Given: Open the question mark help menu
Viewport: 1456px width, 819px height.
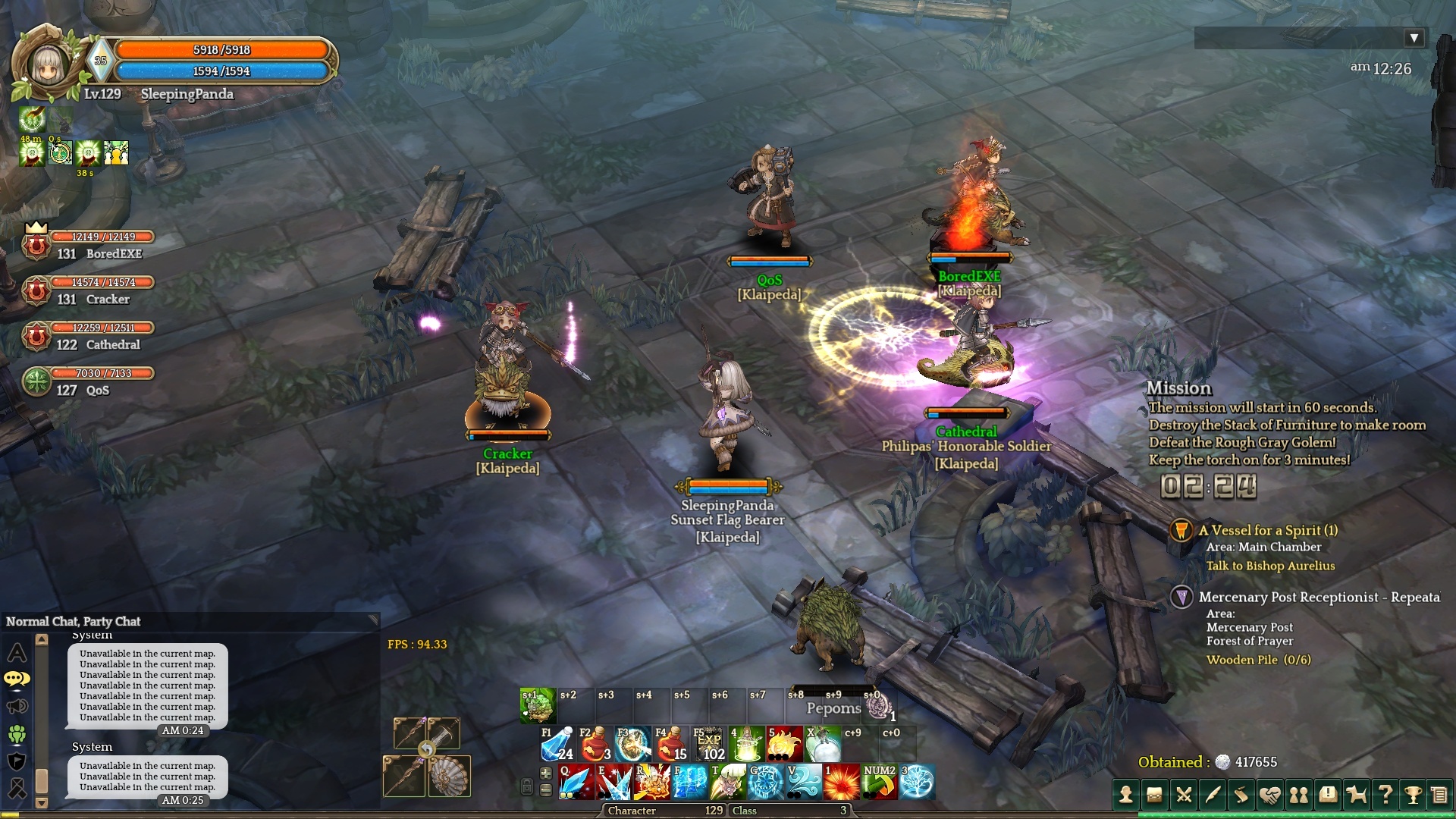Looking at the screenshot, I should [1385, 795].
